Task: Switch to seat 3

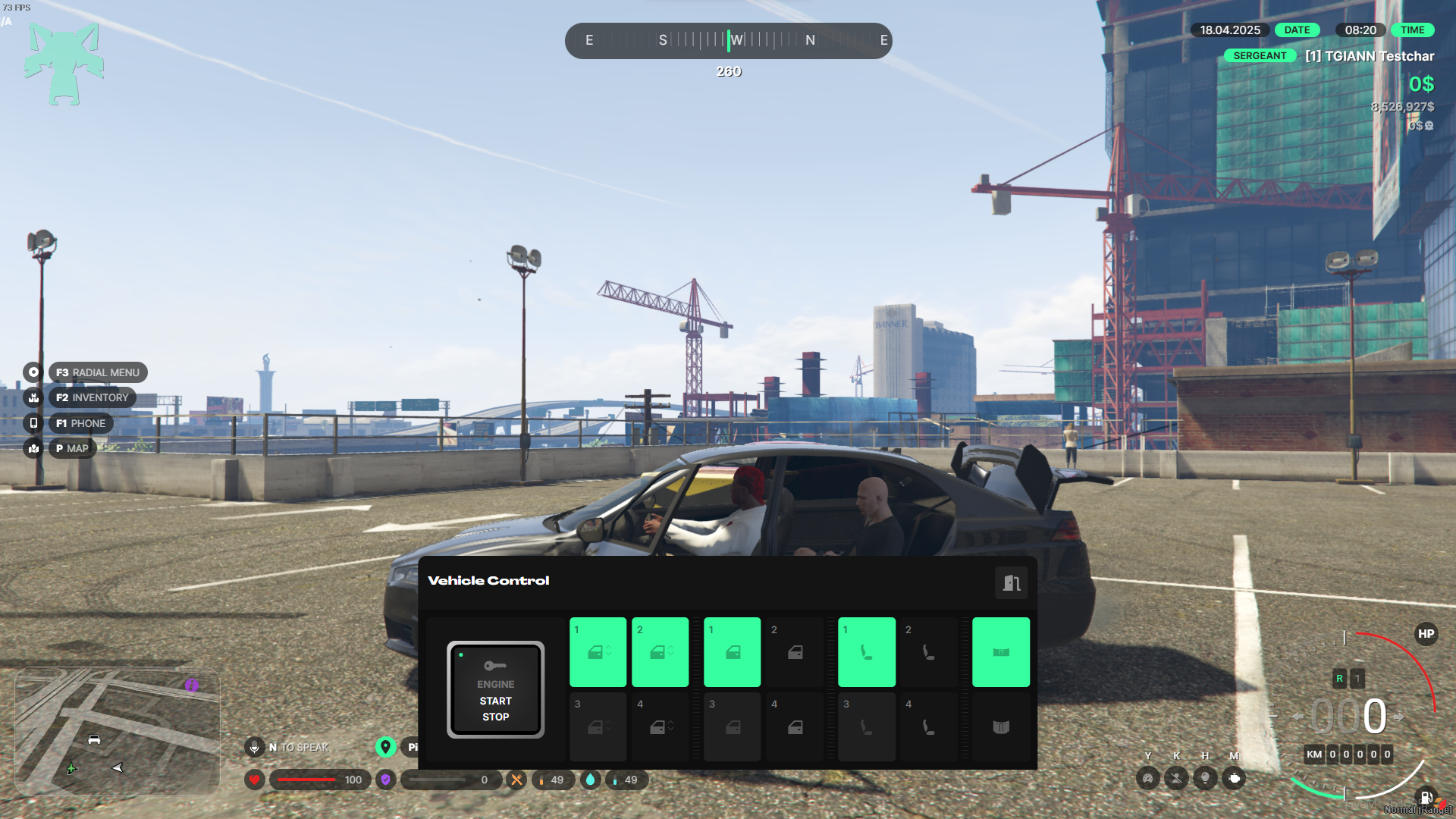Action: tap(866, 726)
